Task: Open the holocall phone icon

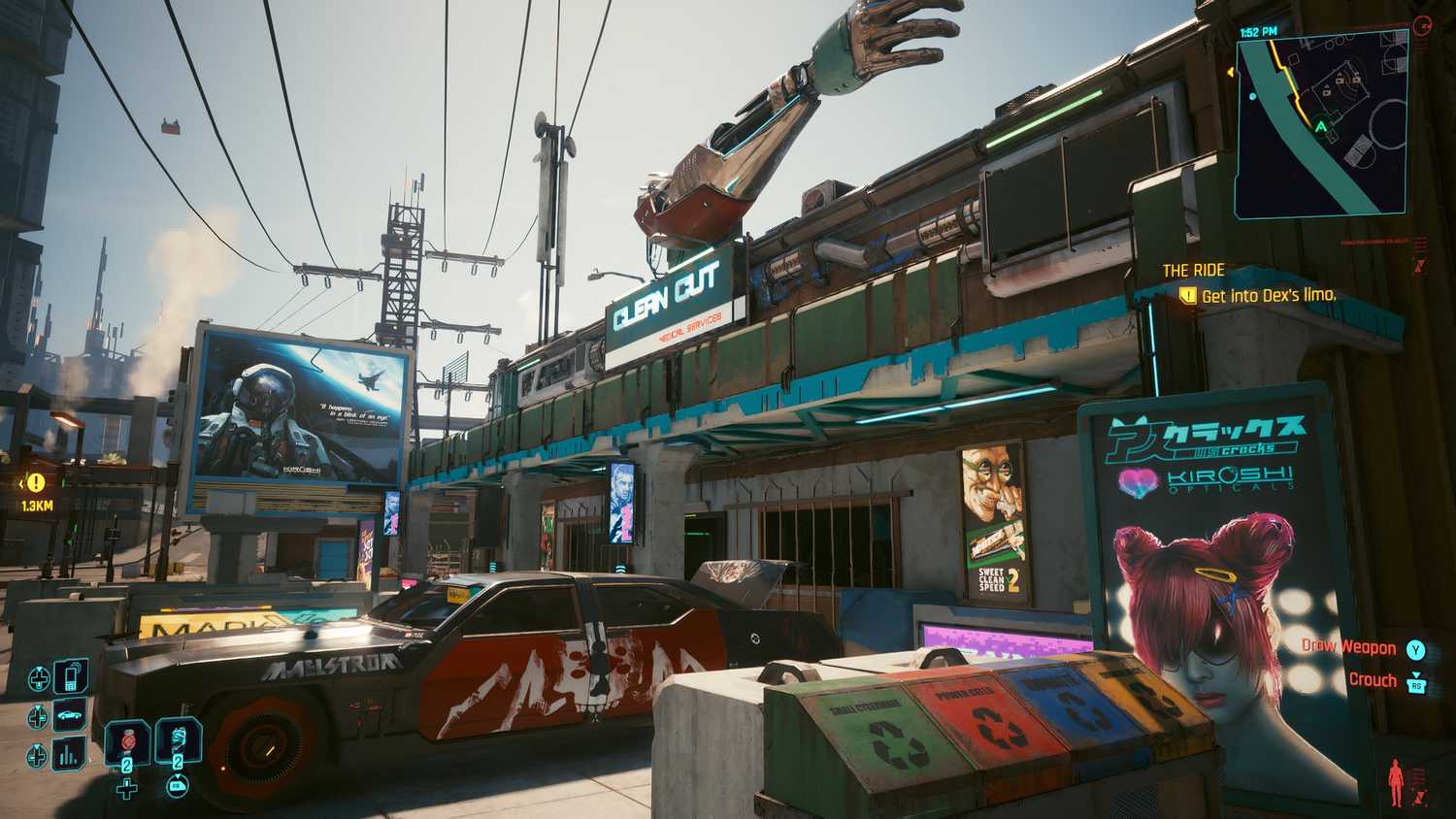Action: tap(69, 675)
